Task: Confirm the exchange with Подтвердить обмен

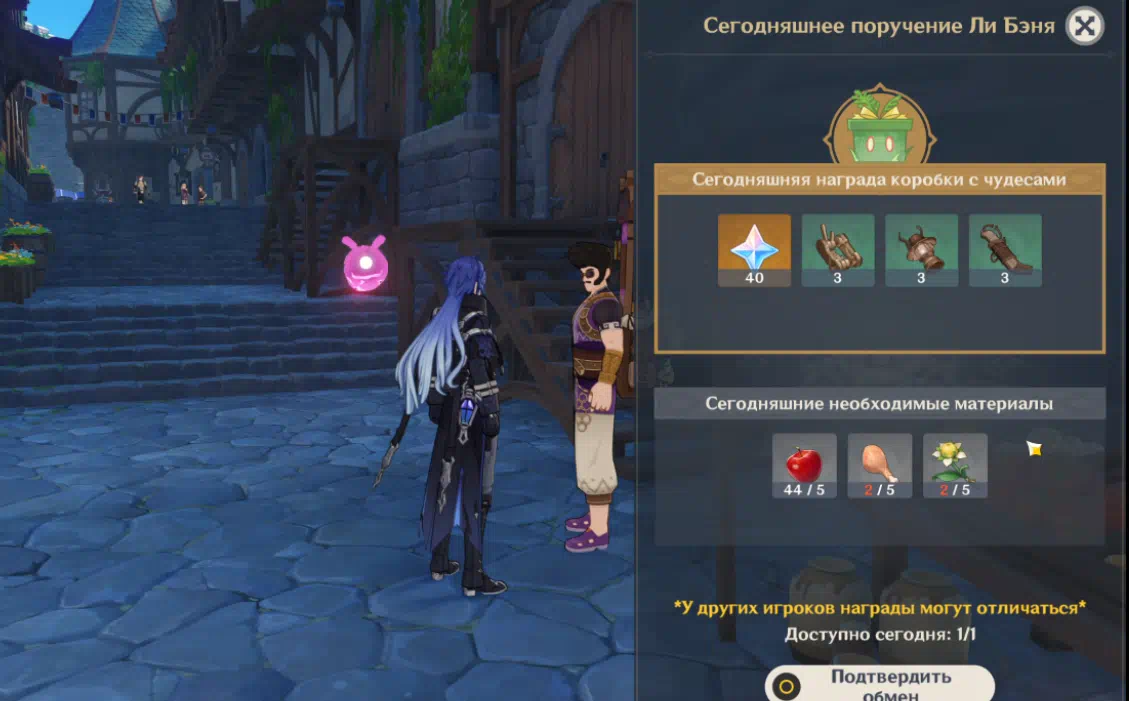Action: (879, 685)
